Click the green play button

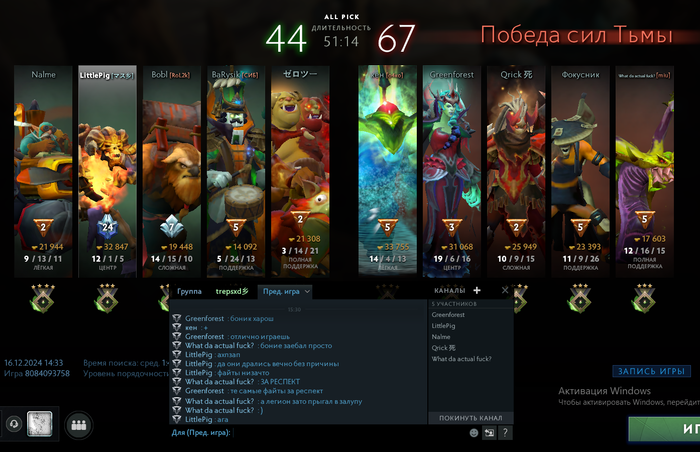click(x=665, y=429)
